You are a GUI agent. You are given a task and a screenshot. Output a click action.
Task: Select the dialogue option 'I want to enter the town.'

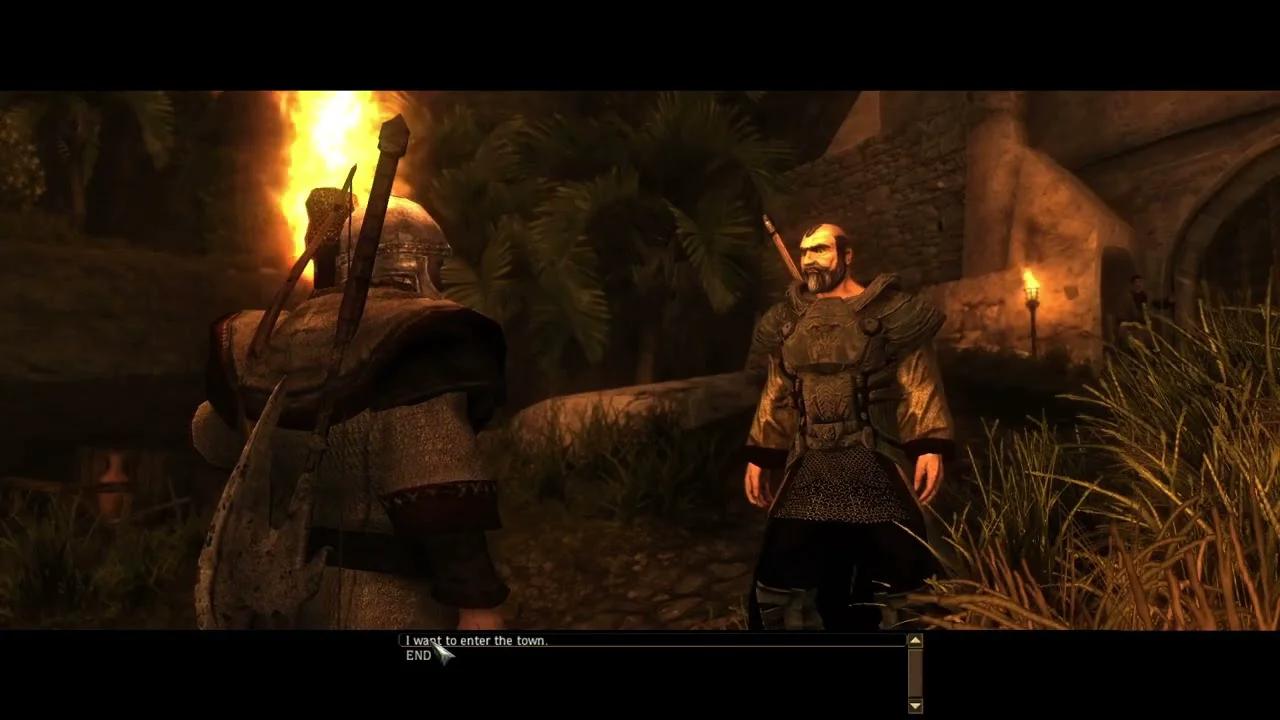476,640
